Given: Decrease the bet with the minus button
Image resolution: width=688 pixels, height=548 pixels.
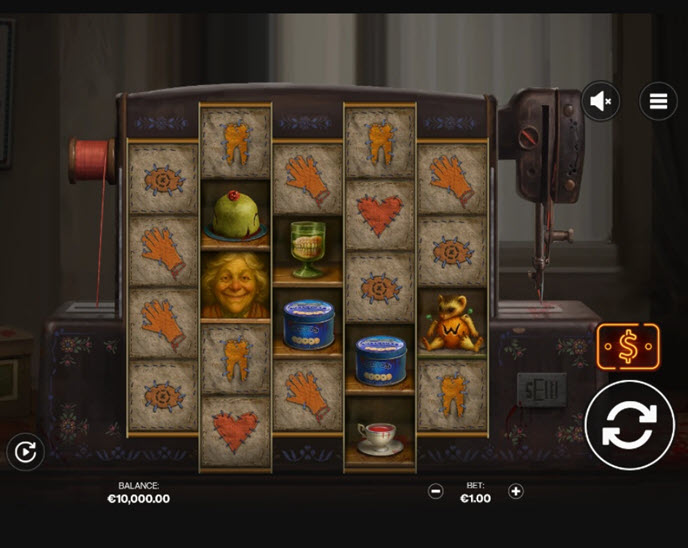Looking at the screenshot, I should tap(436, 491).
